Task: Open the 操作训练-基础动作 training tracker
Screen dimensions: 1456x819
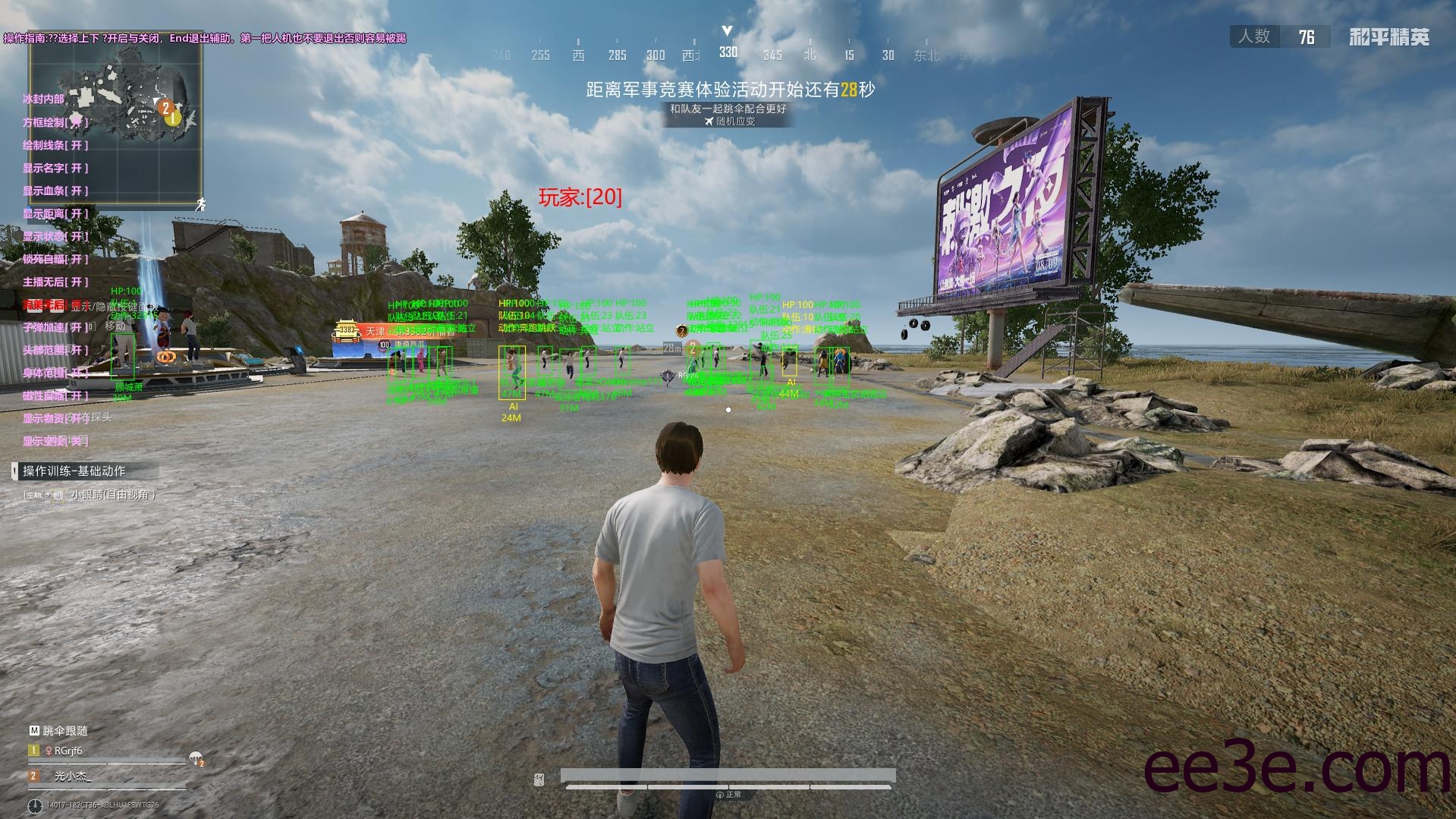Action: 74,471
